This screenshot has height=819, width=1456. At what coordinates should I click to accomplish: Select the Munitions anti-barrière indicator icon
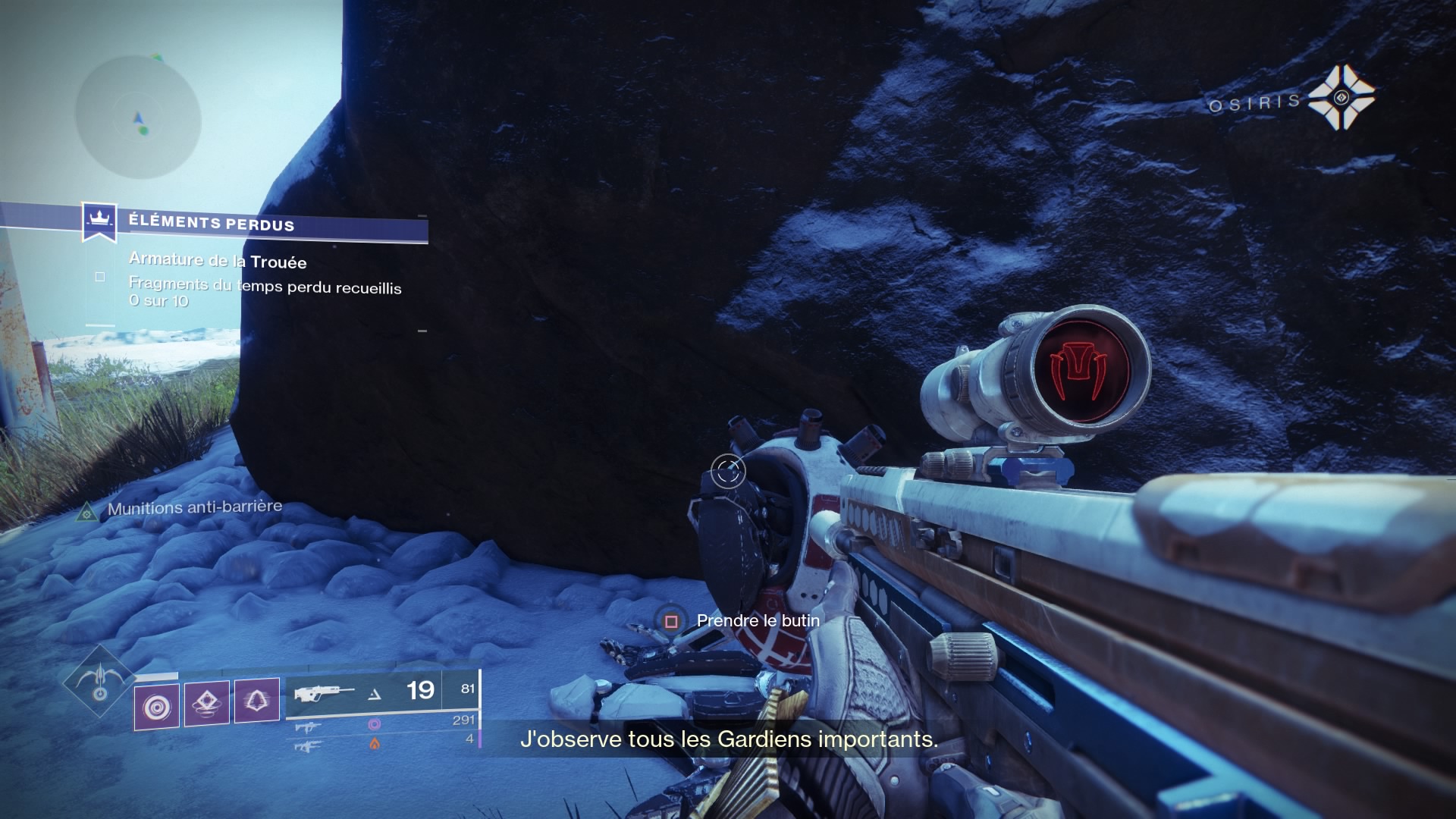pyautogui.click(x=87, y=513)
